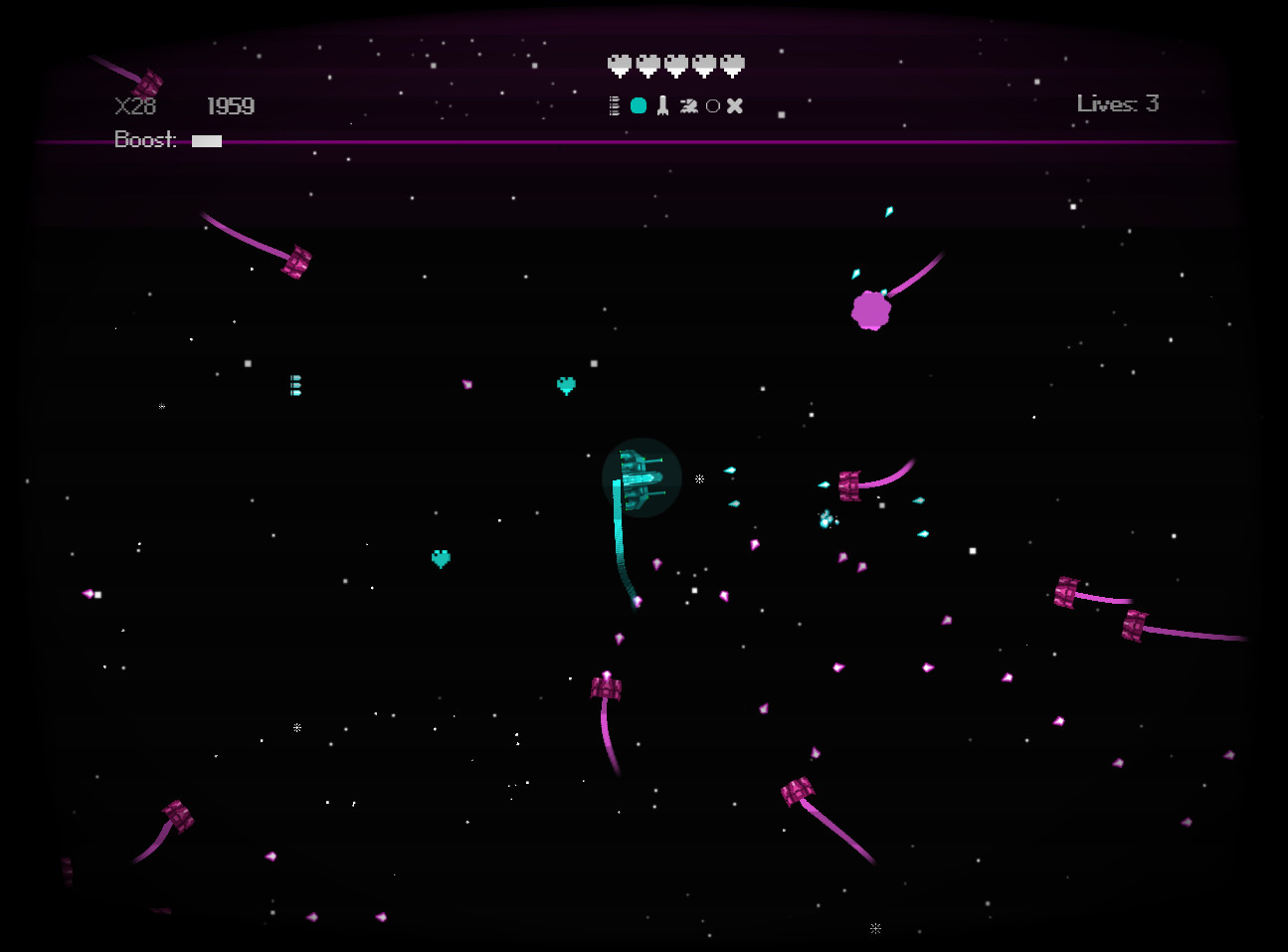The height and width of the screenshot is (952, 1288).
Task: Select the X weapon icon in the HUD
Action: click(x=735, y=104)
